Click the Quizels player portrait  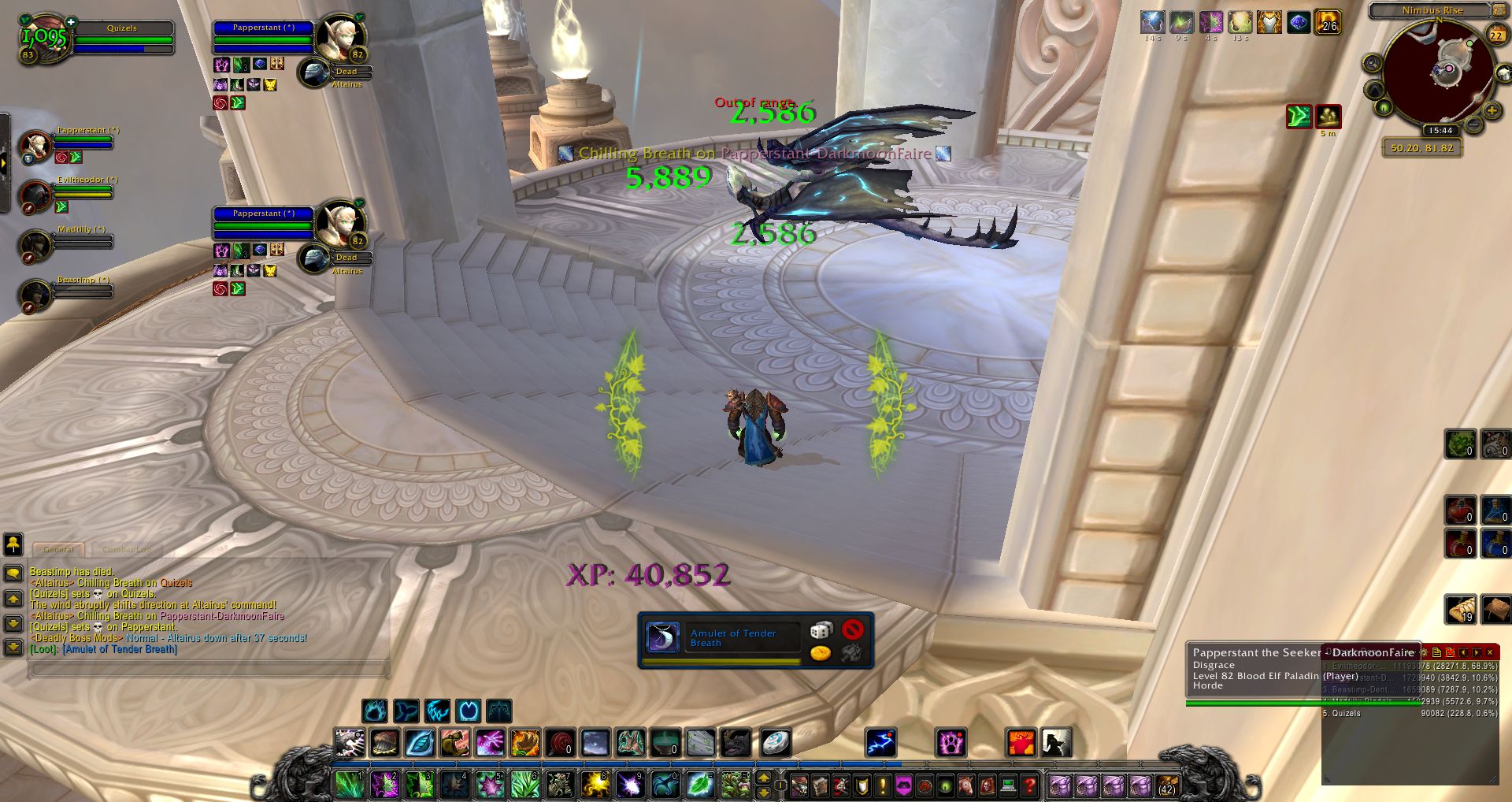(x=43, y=37)
